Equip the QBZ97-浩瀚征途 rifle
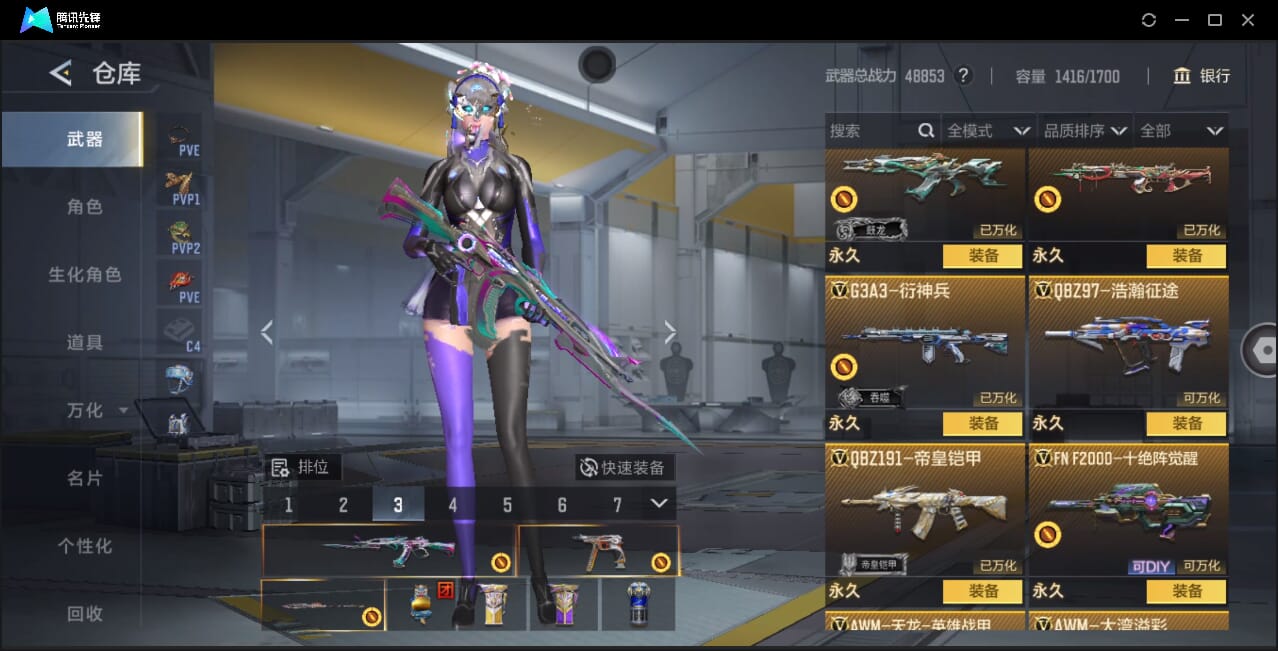Image resolution: width=1278 pixels, height=651 pixels. 1186,423
